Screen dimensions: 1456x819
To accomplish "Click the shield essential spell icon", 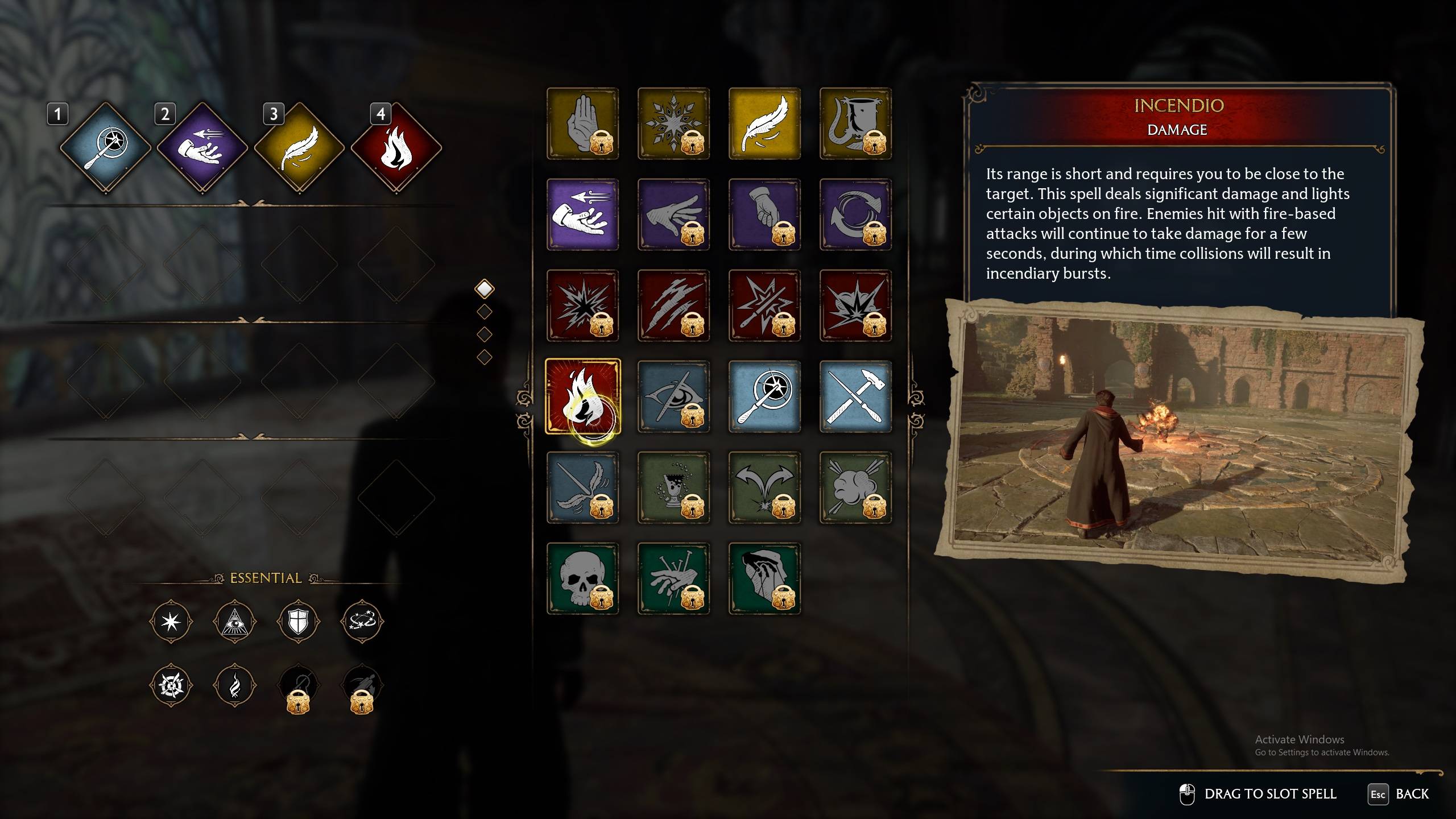I will click(x=298, y=622).
